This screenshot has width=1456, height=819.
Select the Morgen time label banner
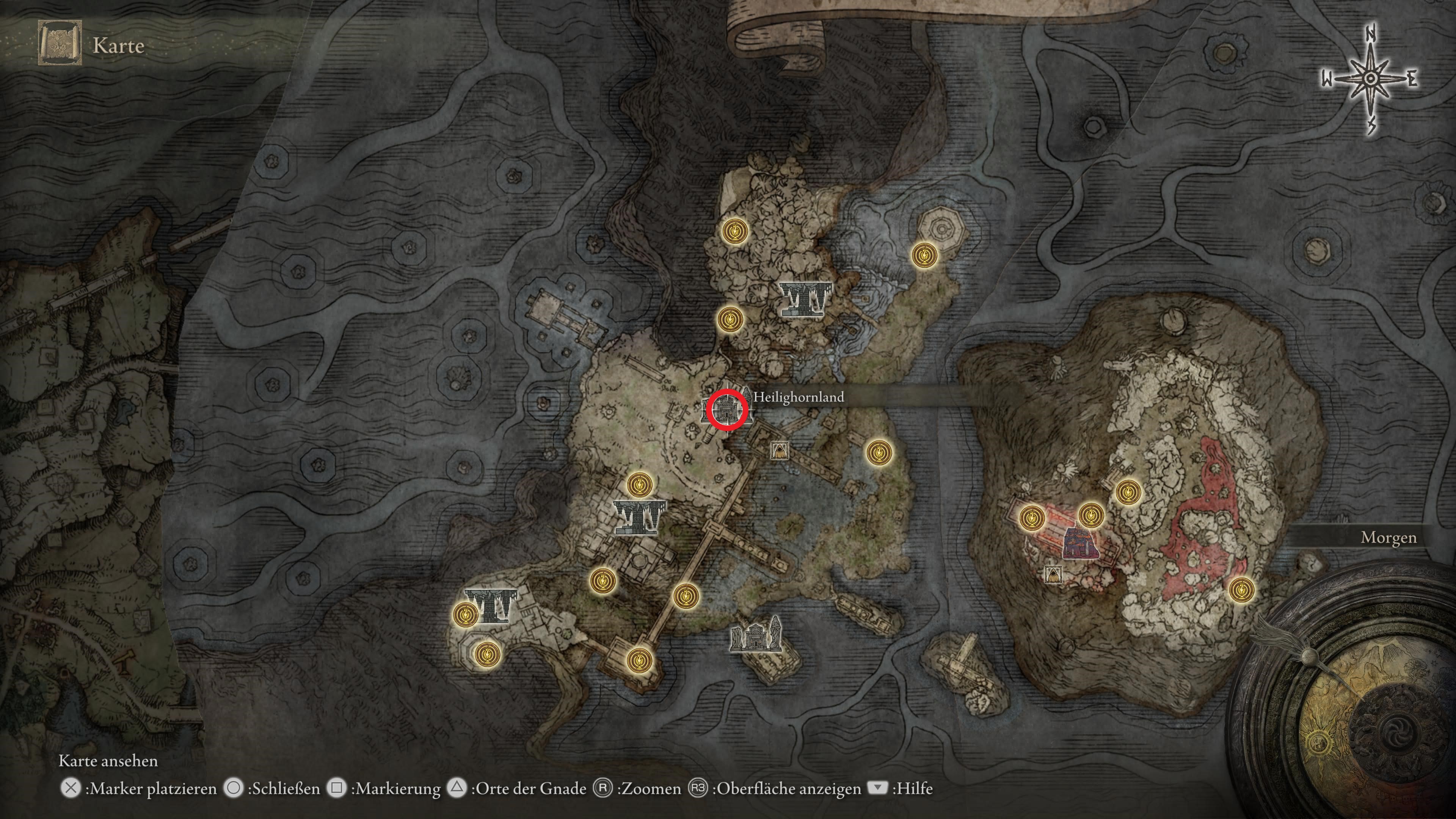(1388, 538)
